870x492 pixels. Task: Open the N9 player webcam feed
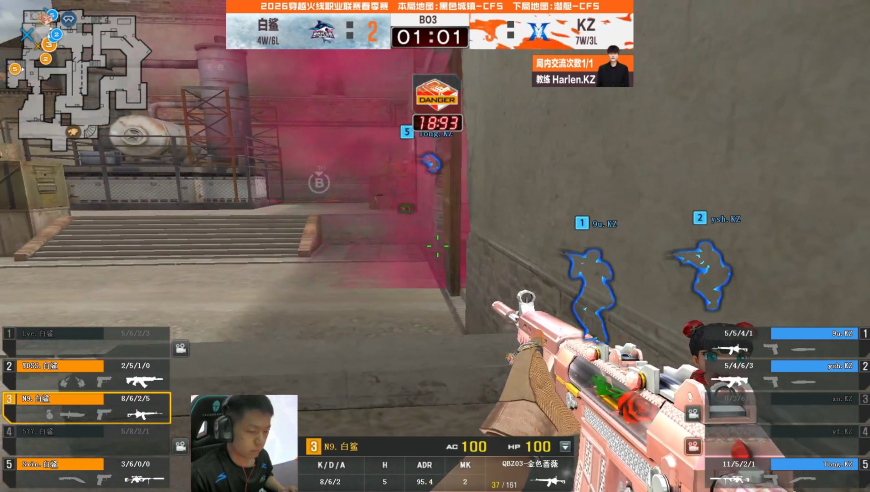pos(244,443)
